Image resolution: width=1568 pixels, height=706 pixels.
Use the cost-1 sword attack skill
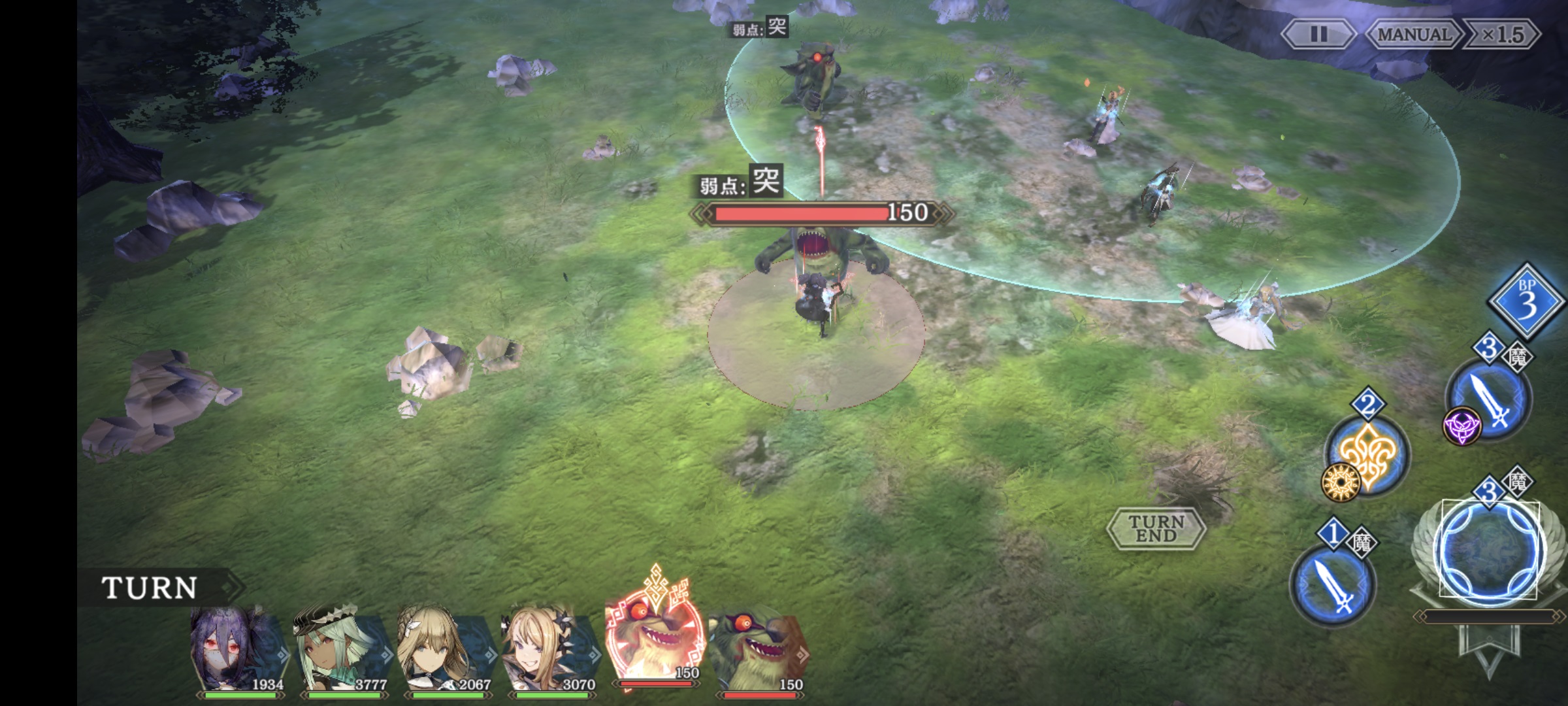click(1333, 584)
